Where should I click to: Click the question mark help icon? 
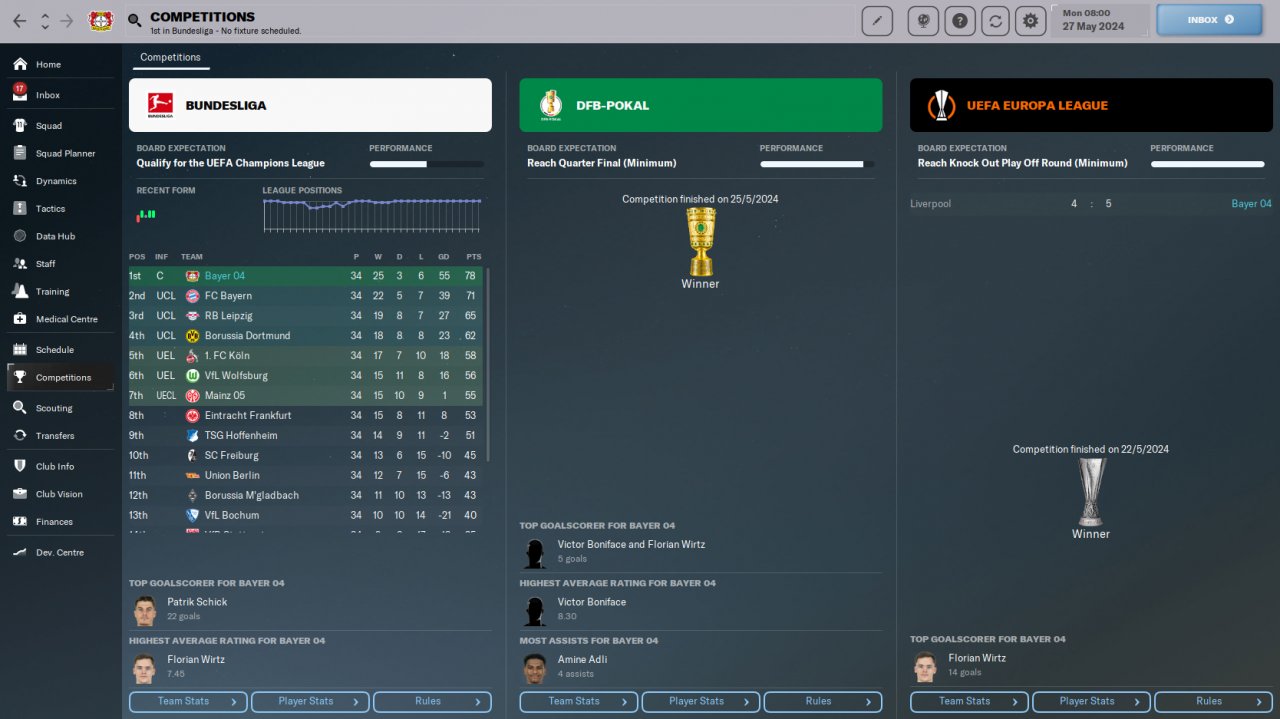pos(960,21)
